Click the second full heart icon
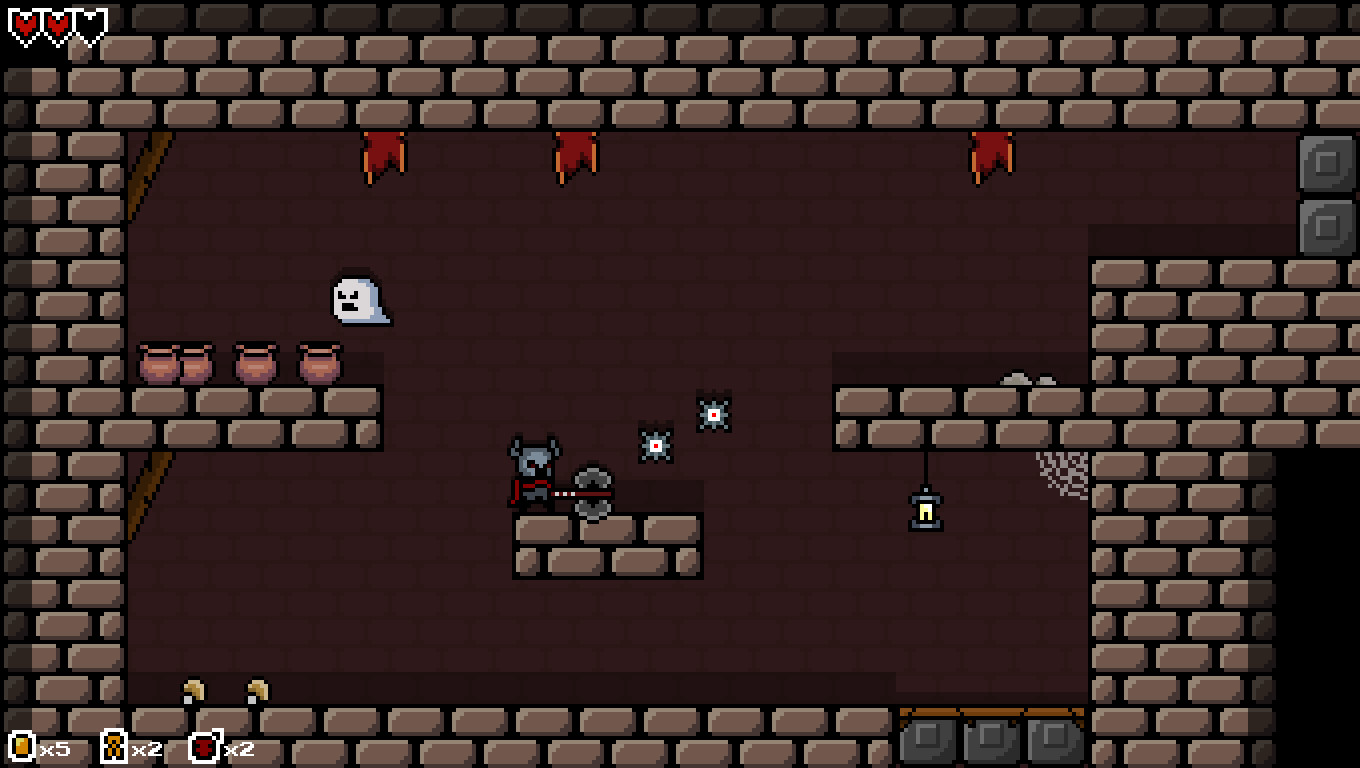This screenshot has width=1360, height=768. (59, 23)
